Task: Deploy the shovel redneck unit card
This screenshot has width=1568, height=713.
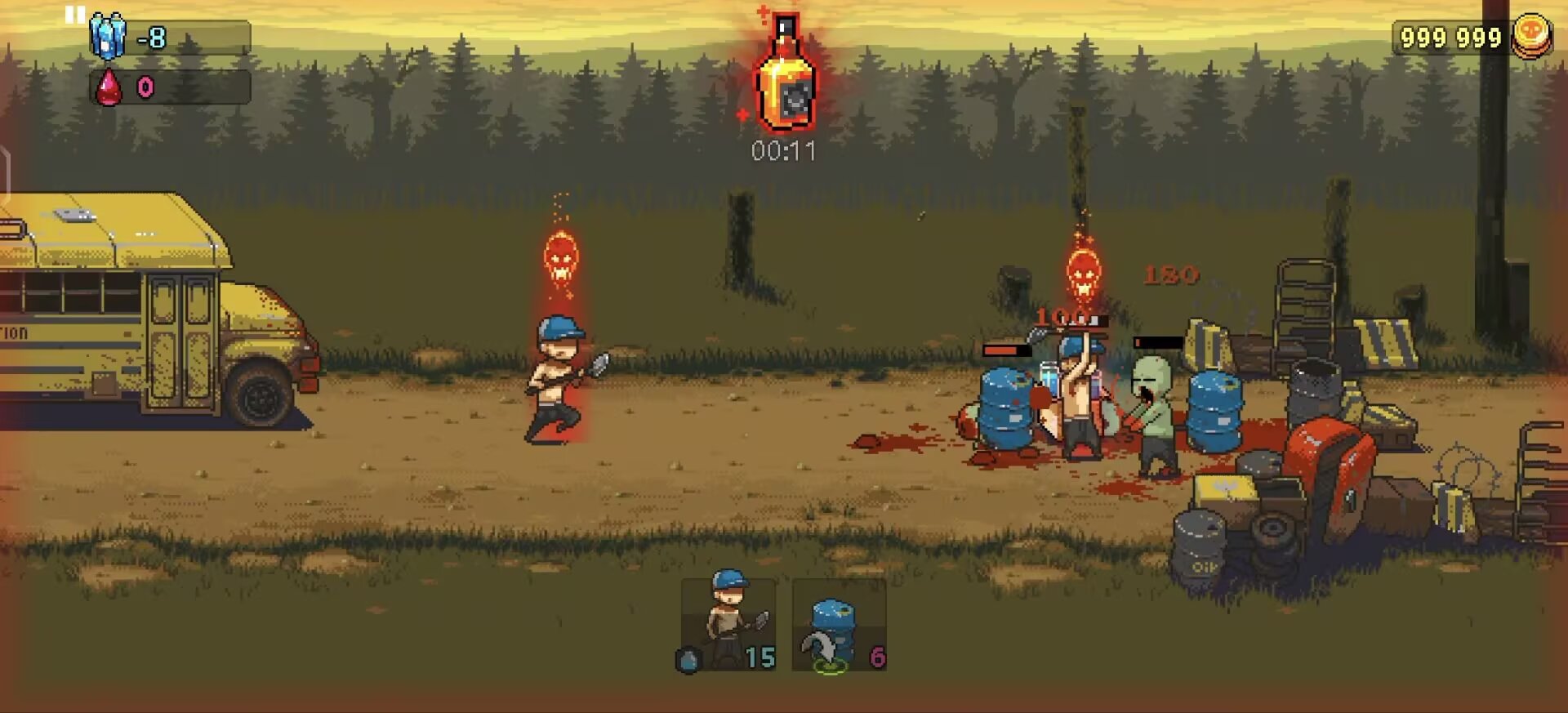Action: (x=728, y=624)
